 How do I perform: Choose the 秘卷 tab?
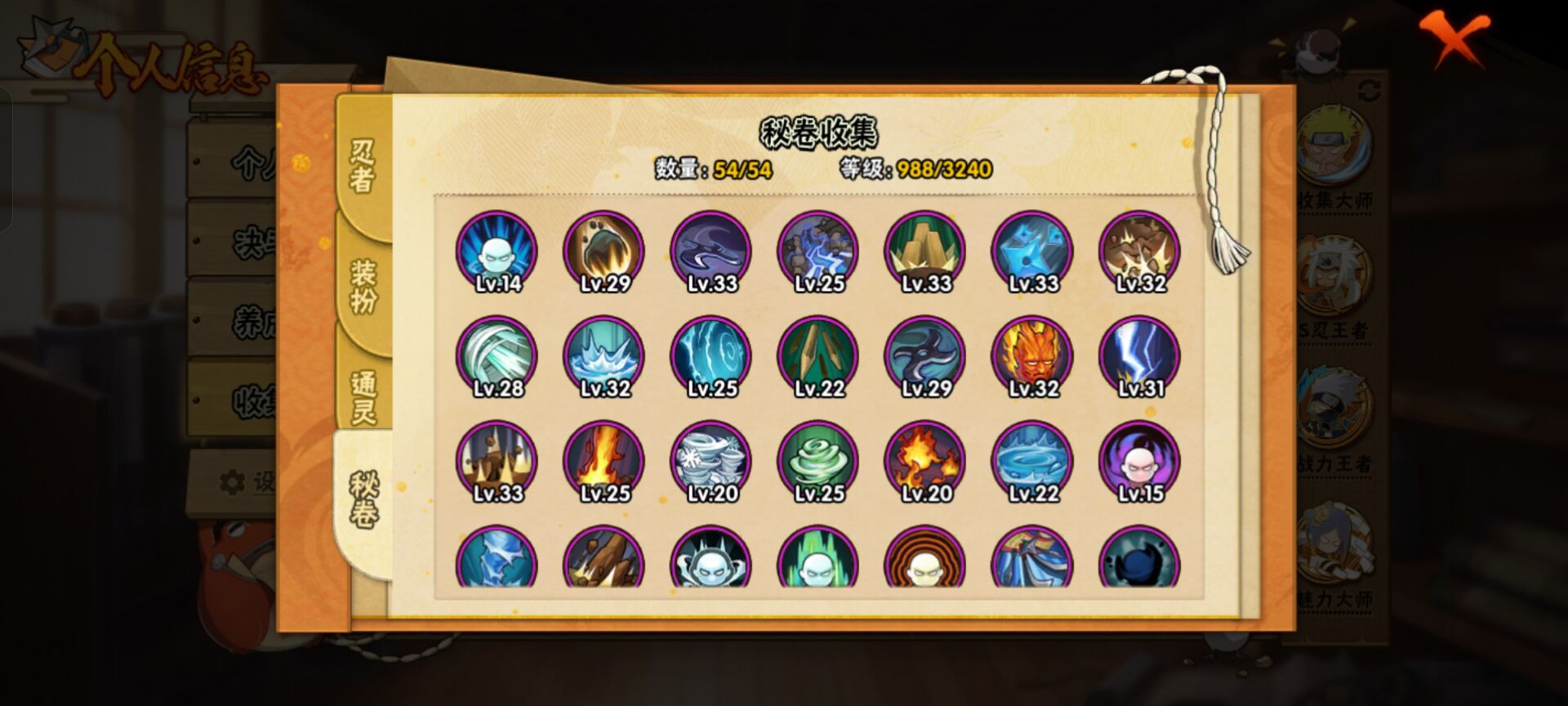[363, 498]
